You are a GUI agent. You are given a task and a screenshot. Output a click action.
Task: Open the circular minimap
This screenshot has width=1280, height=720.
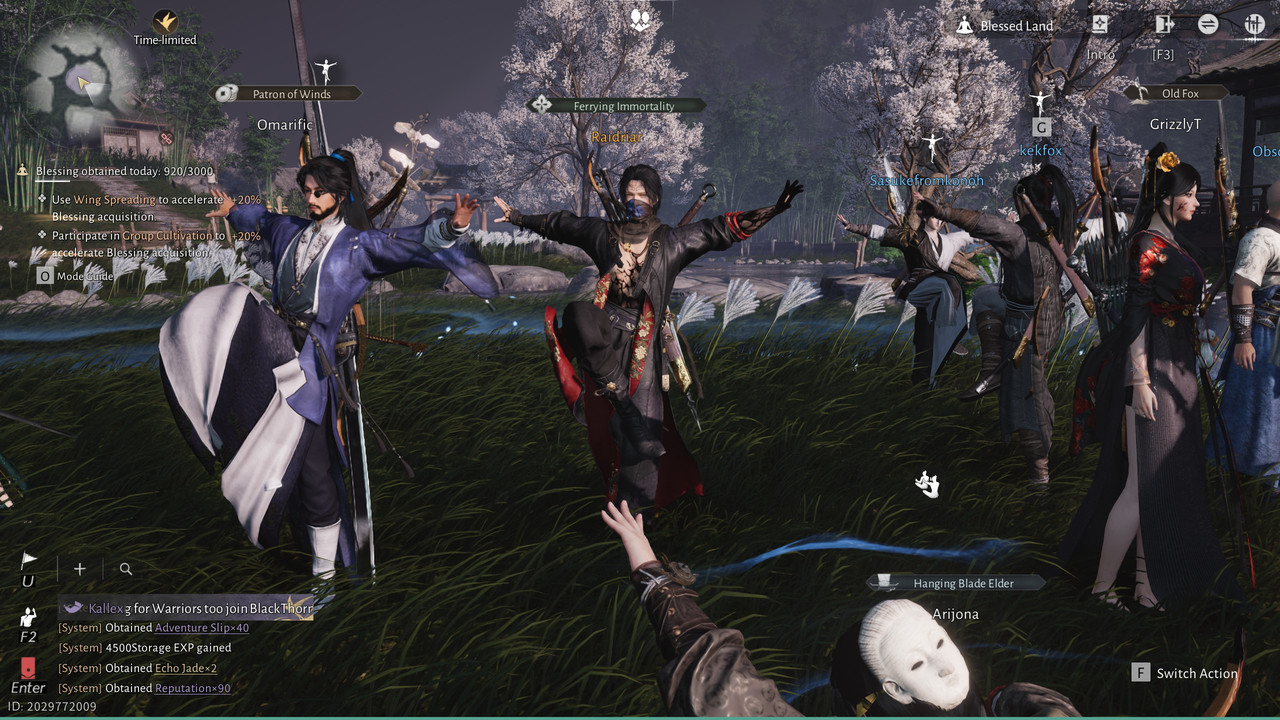point(78,80)
